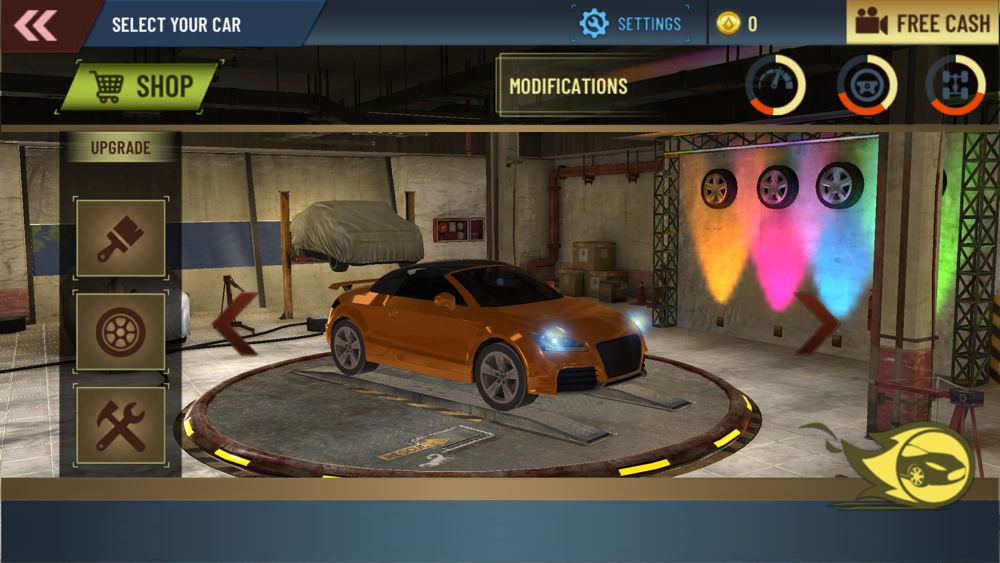Select the paint brush upgrade

[121, 238]
